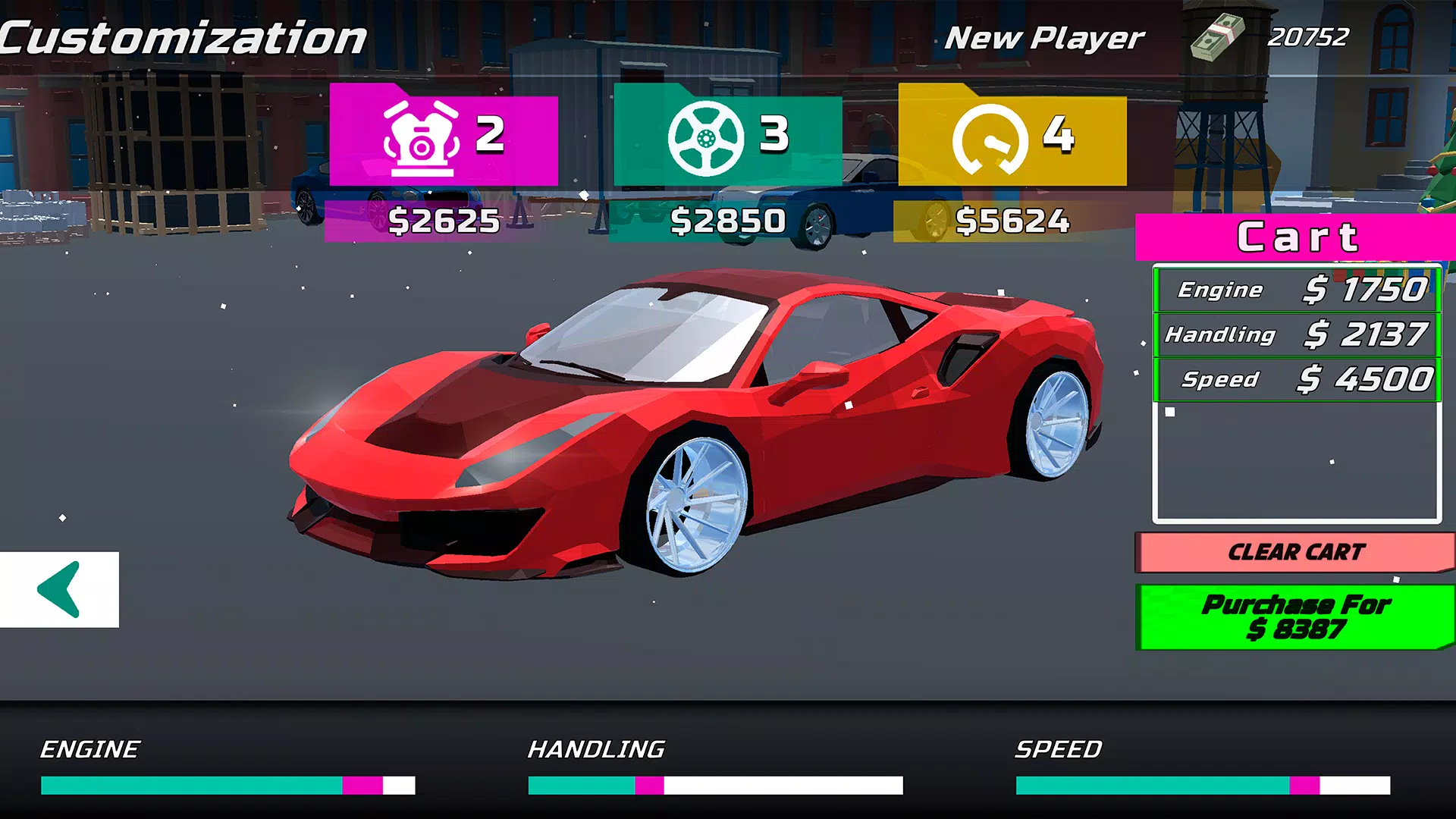1456x819 pixels.
Task: Select the magenta engine upgrade level 2
Action: point(444,138)
